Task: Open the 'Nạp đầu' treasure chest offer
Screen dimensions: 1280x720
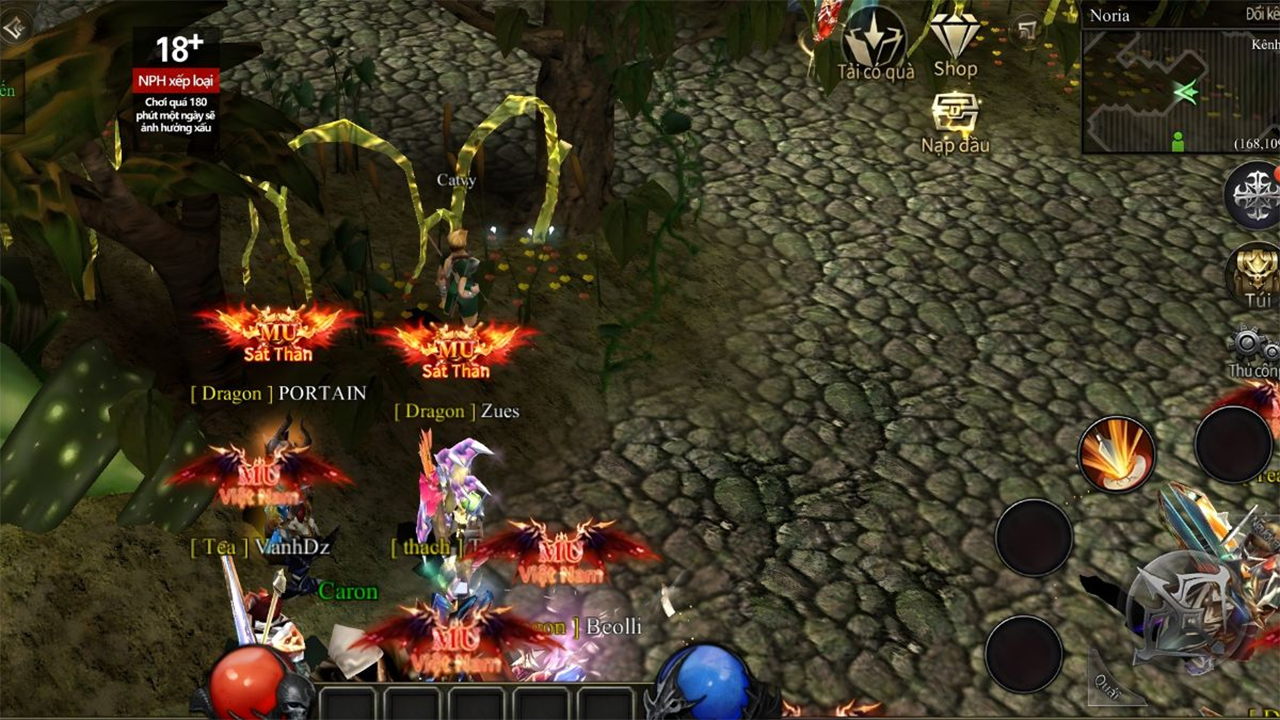Action: coord(955,120)
